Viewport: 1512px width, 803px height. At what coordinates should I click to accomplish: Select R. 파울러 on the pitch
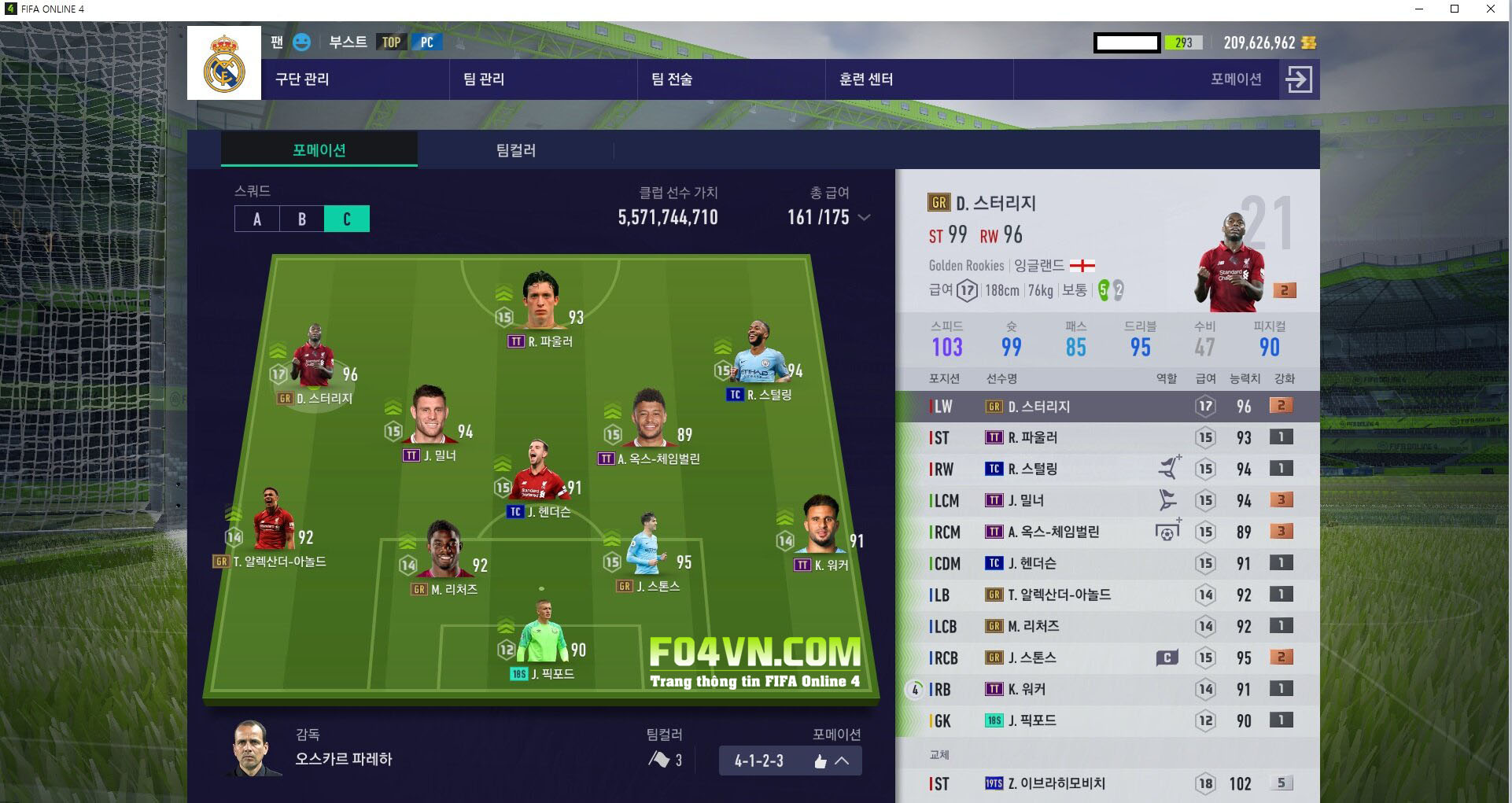541,303
